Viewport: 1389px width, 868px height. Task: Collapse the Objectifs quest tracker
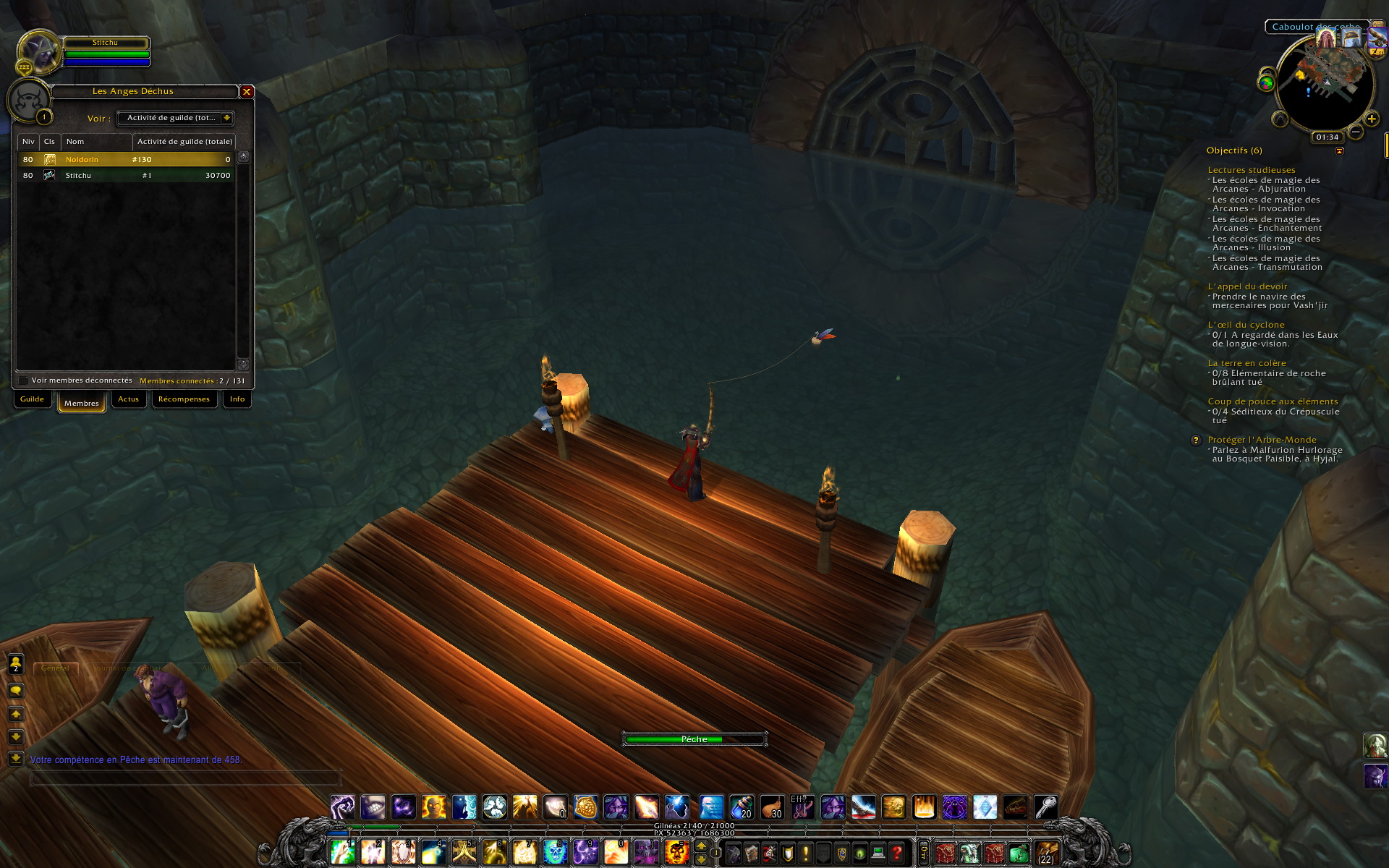1339,151
